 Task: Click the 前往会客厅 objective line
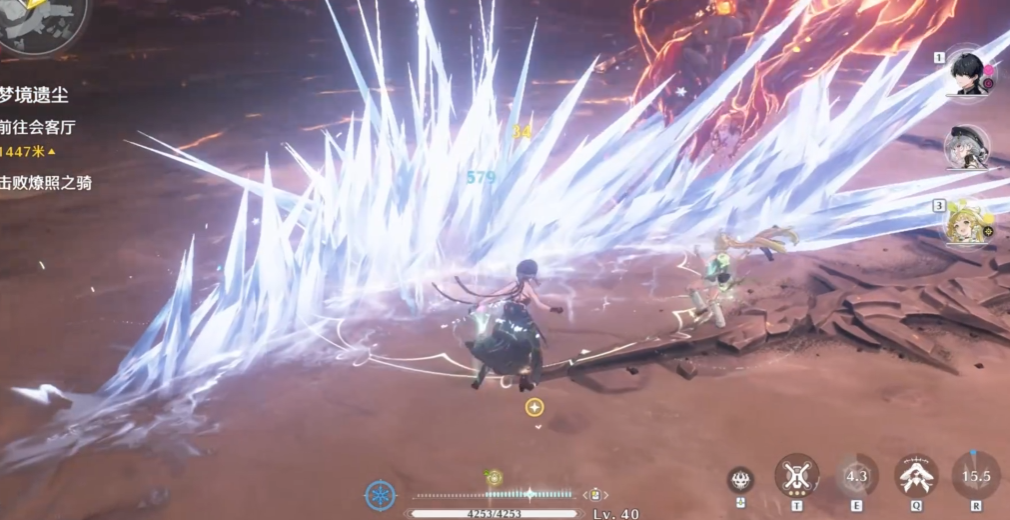(x=38, y=128)
